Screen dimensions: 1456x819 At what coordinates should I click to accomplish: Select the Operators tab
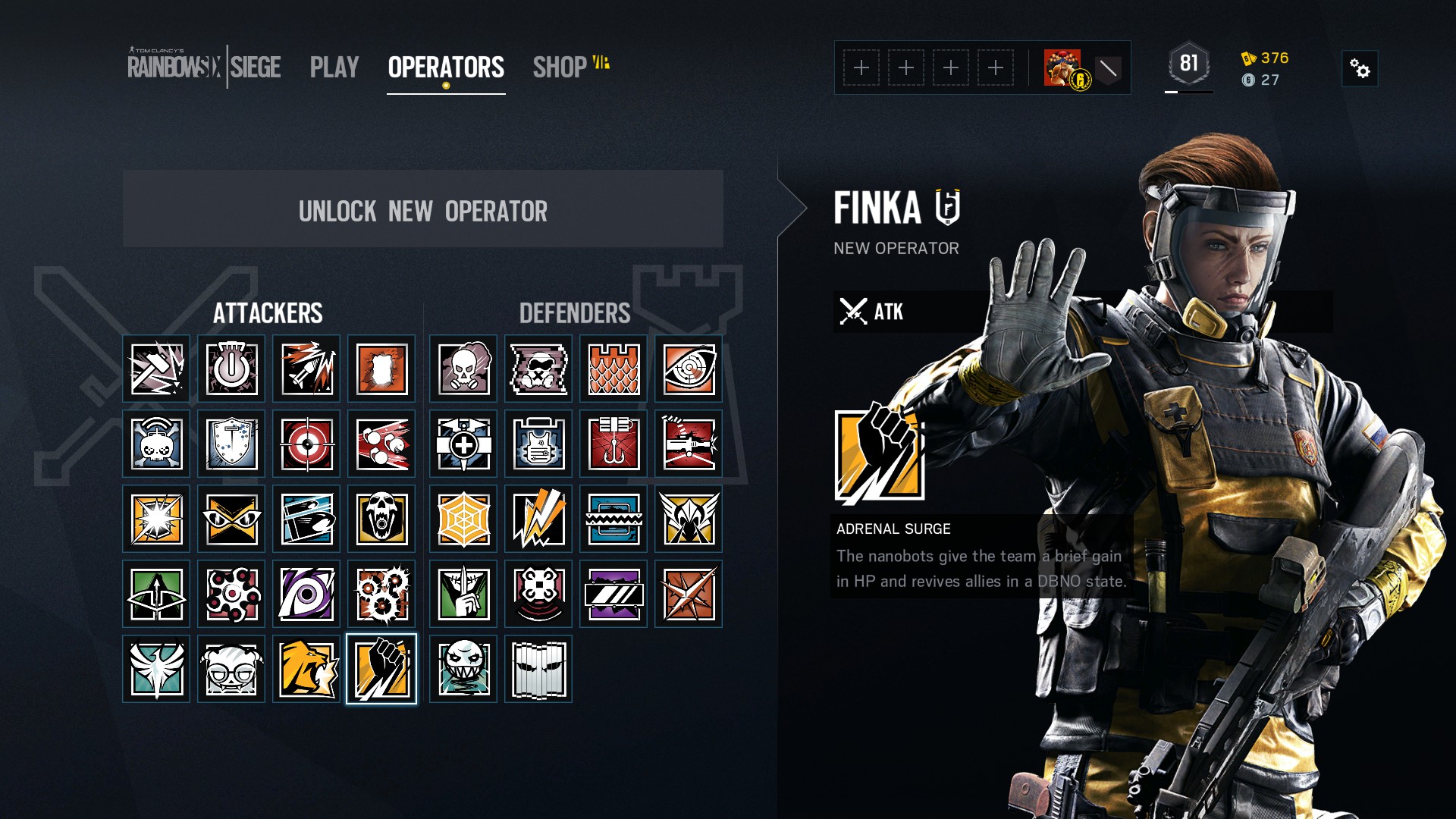(446, 67)
